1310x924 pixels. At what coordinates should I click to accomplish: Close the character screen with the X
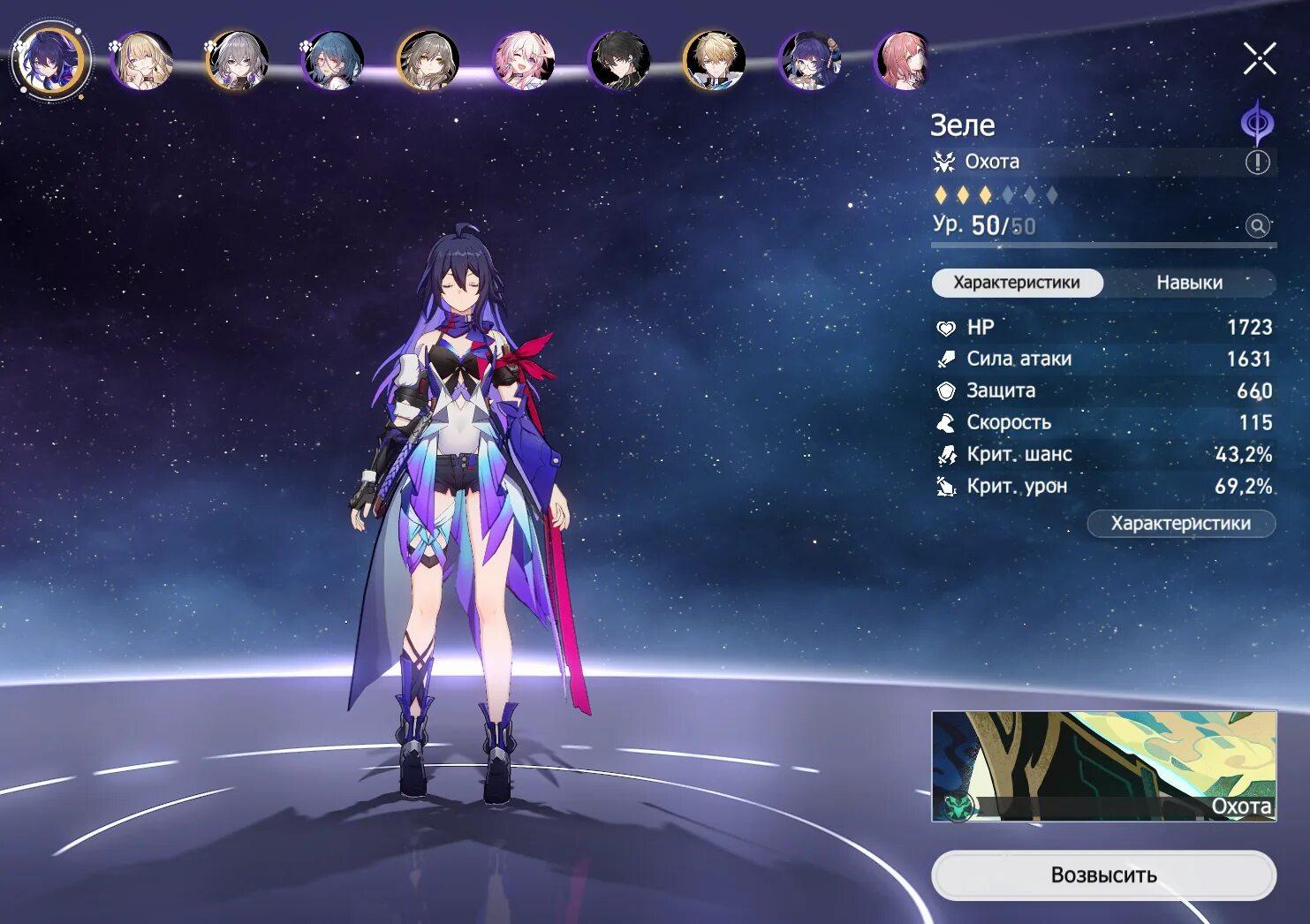pos(1259,59)
